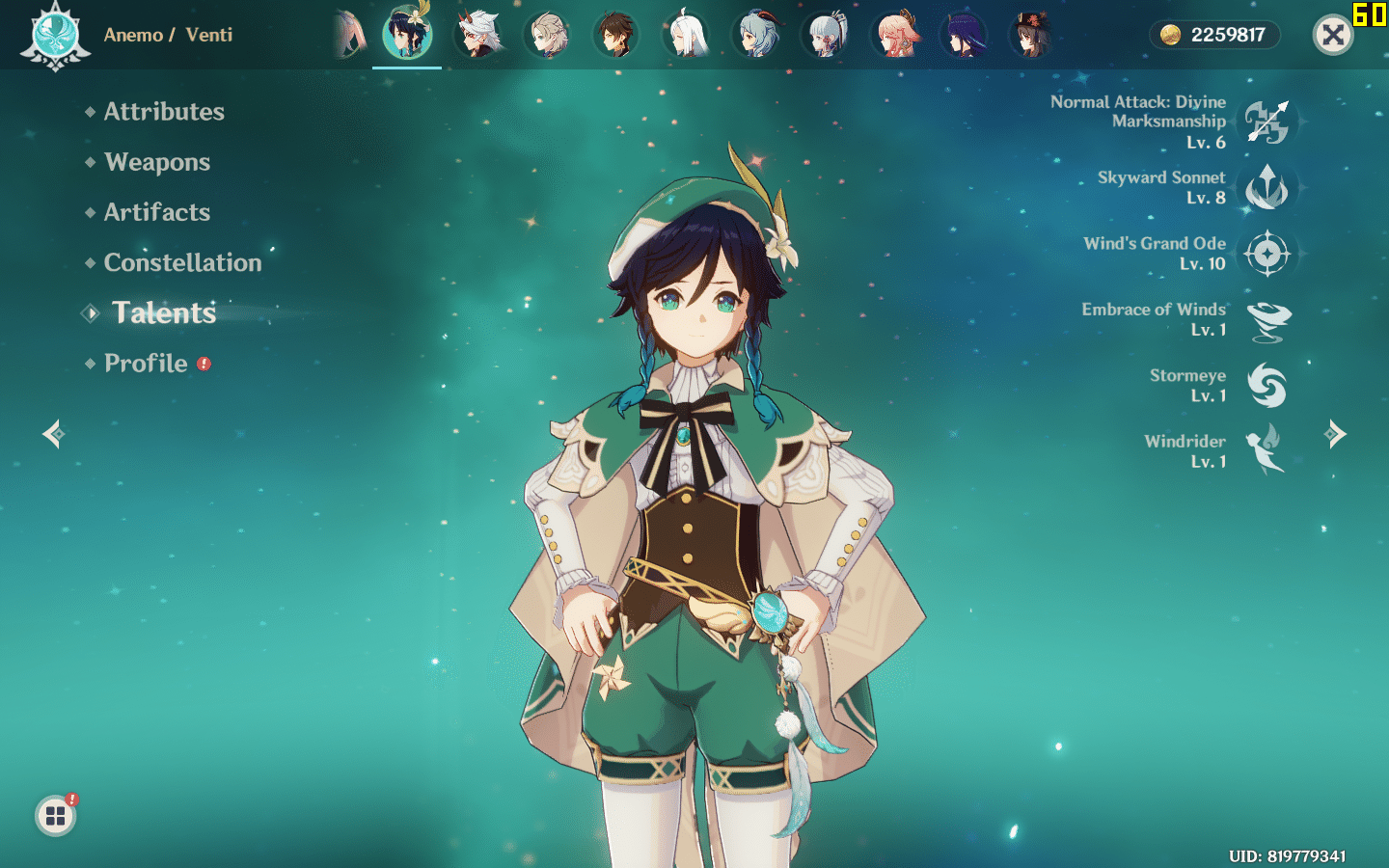Open the party setup grid icon
The height and width of the screenshot is (868, 1389).
pos(55,815)
